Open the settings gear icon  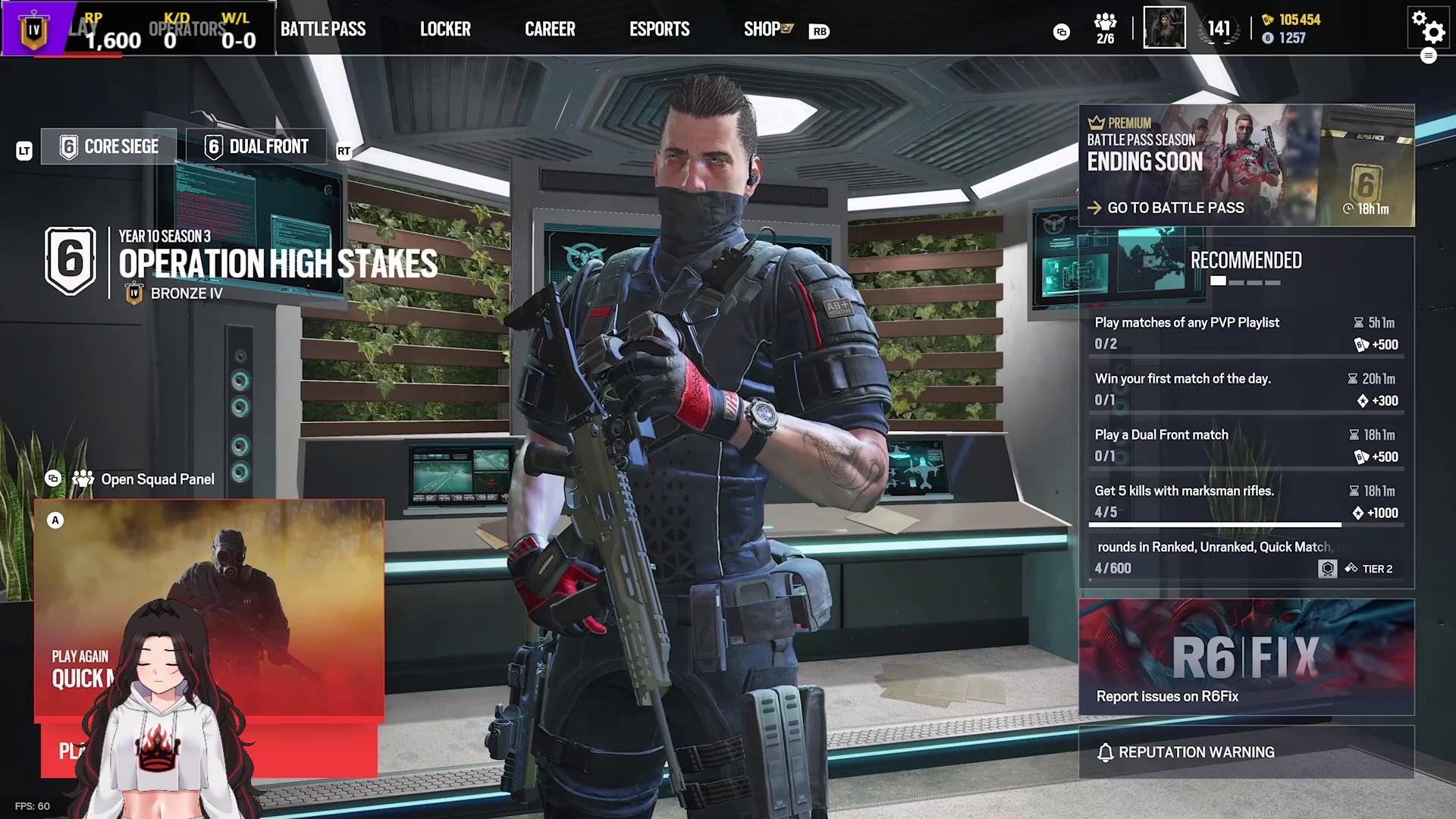point(1428,28)
